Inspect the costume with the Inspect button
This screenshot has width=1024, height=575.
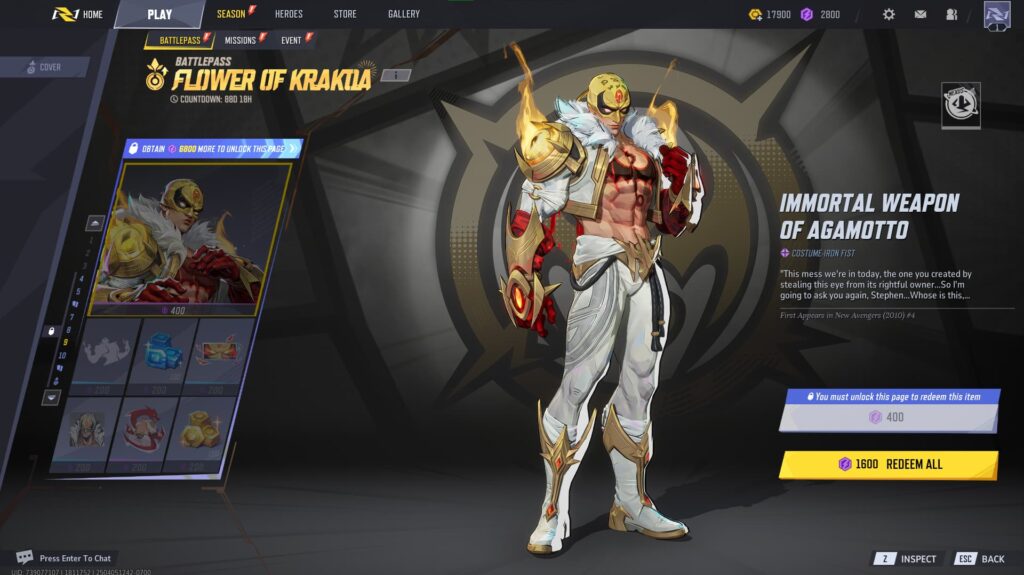(x=909, y=559)
